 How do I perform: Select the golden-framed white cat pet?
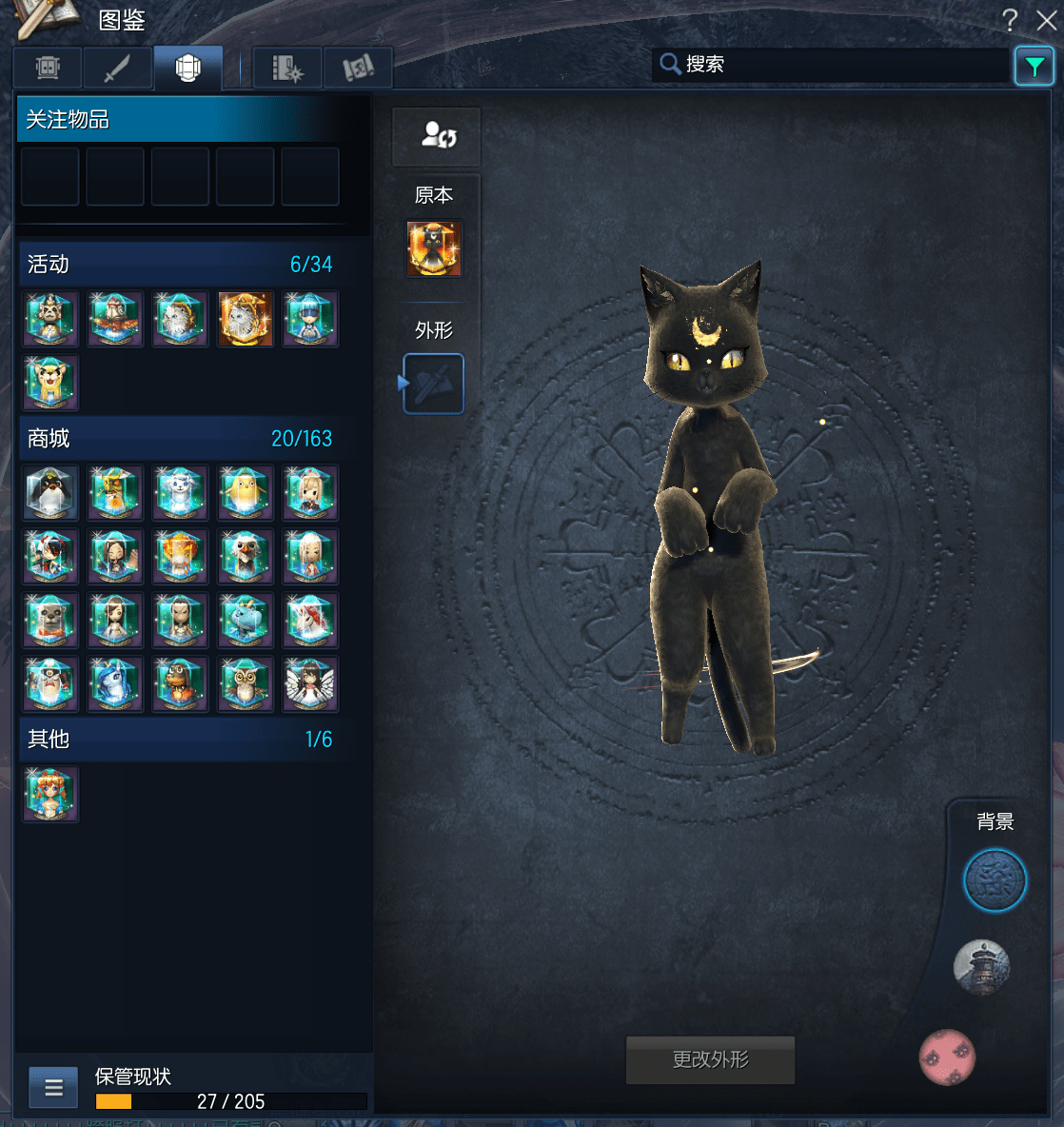click(x=245, y=319)
